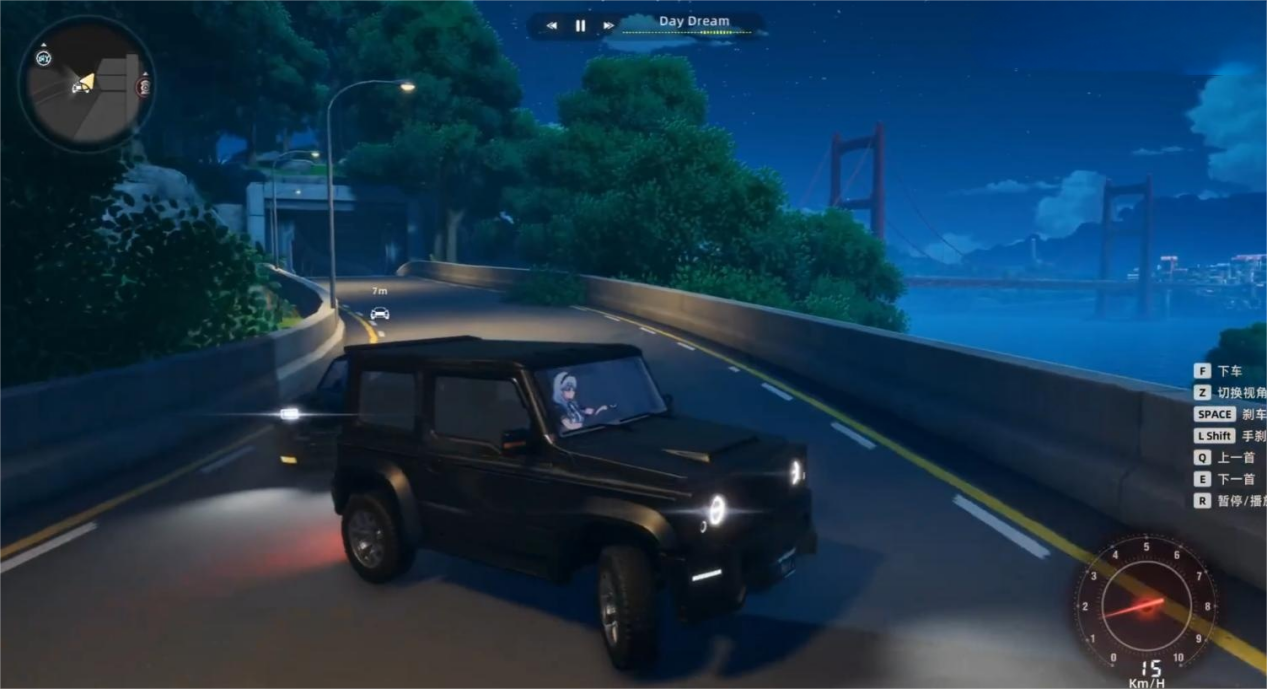Click the Day Dream track progress bar
Viewport: 1267px width, 689px height.
click(694, 33)
